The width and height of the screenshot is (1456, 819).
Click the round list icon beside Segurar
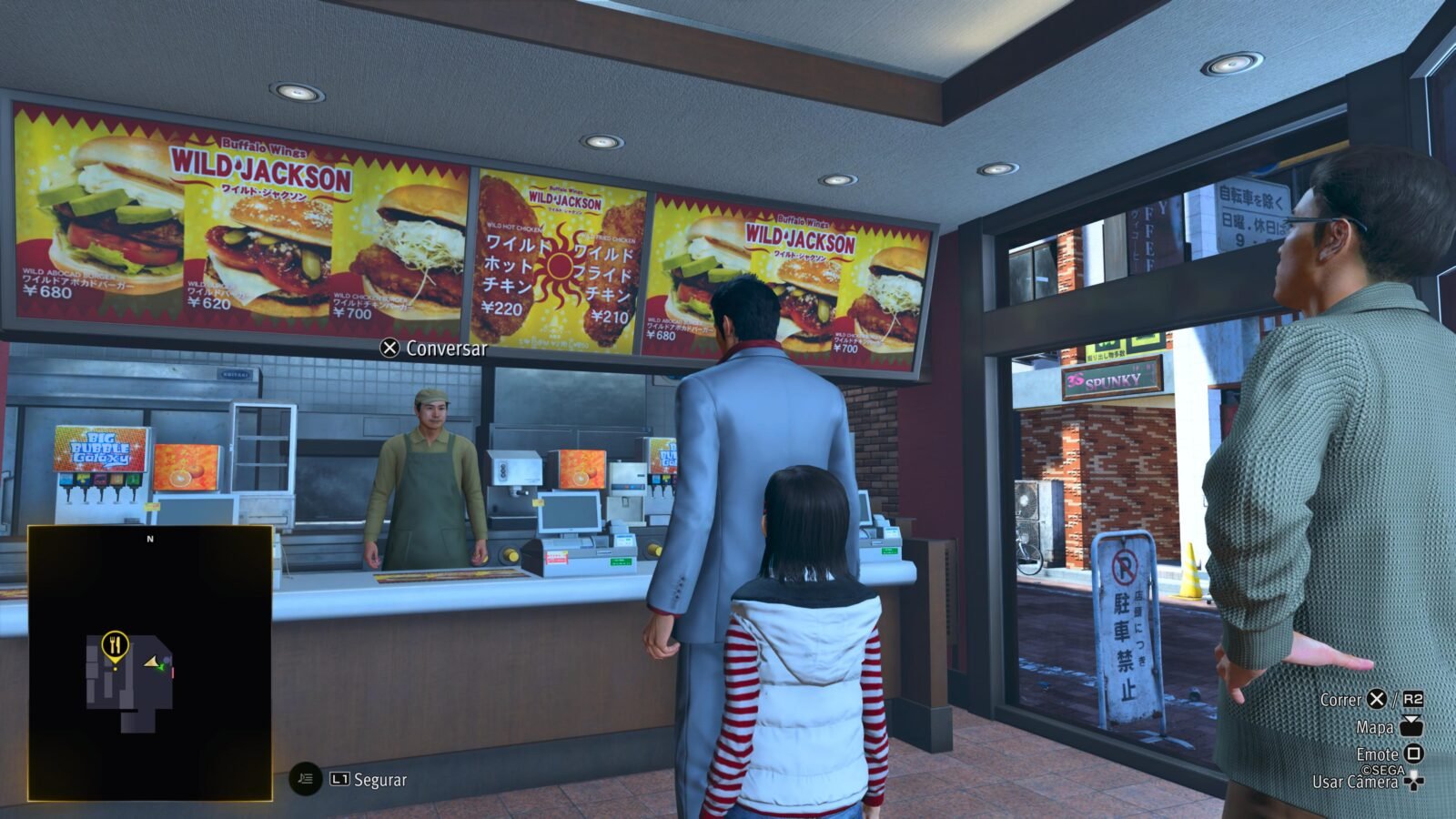pyautogui.click(x=306, y=779)
